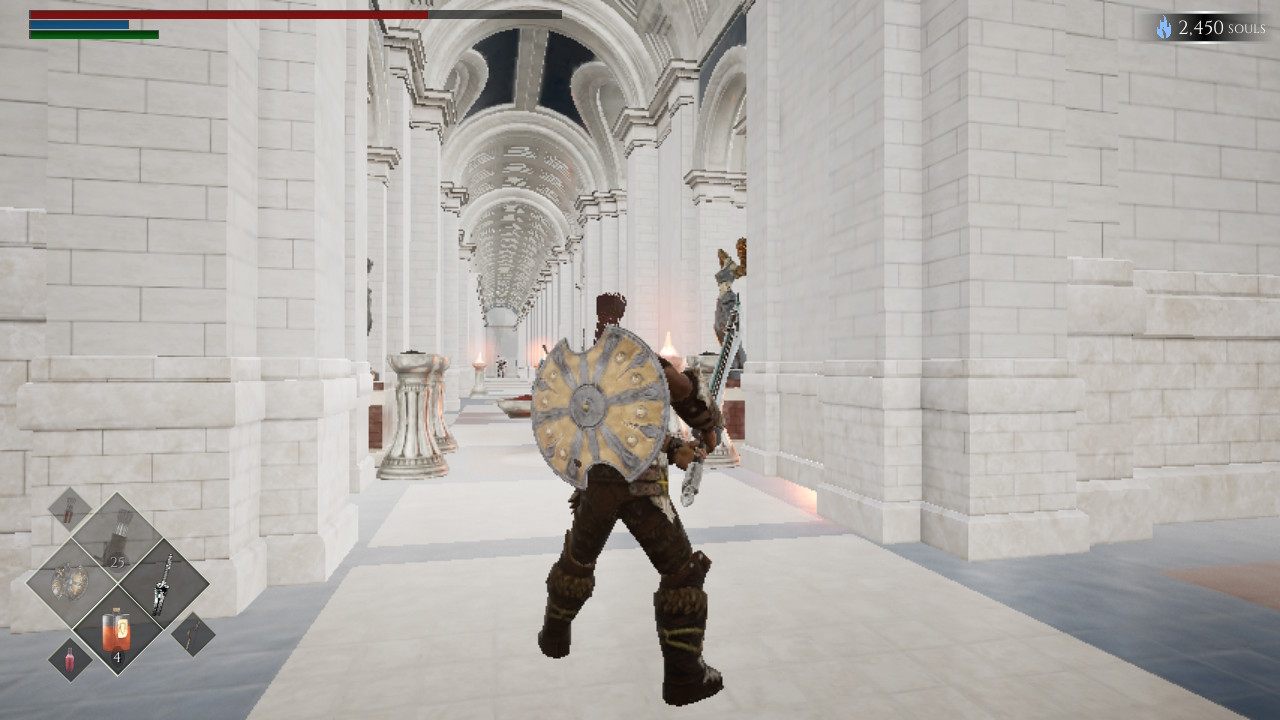
Task: Expand the quick-item diamond menu
Action: [x=118, y=585]
